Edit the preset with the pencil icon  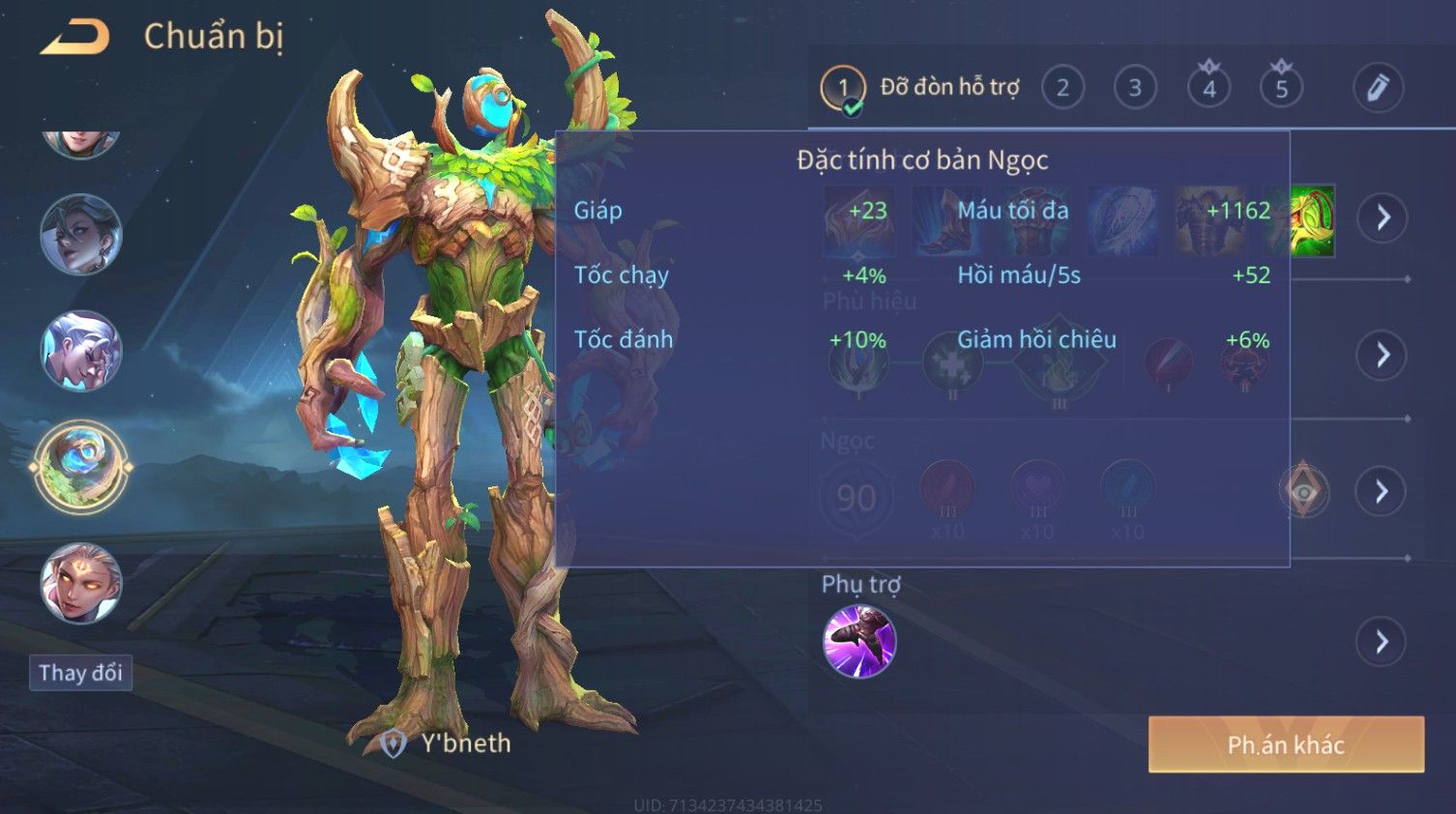(1378, 88)
